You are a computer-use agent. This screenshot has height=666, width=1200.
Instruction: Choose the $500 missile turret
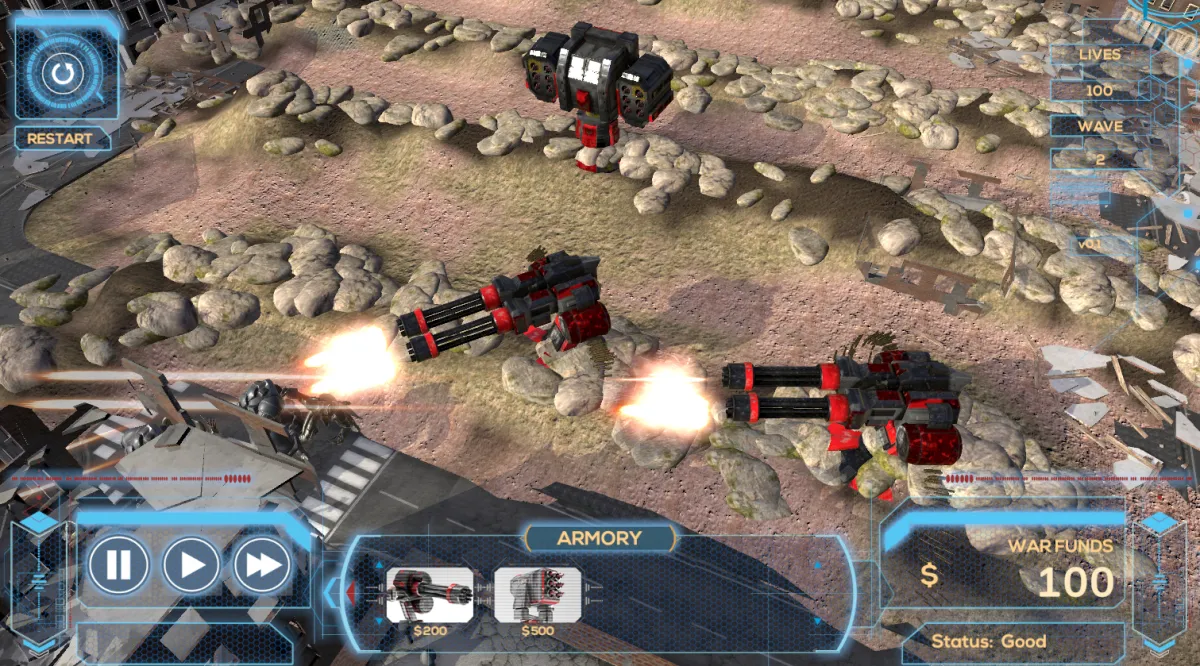pyautogui.click(x=538, y=595)
